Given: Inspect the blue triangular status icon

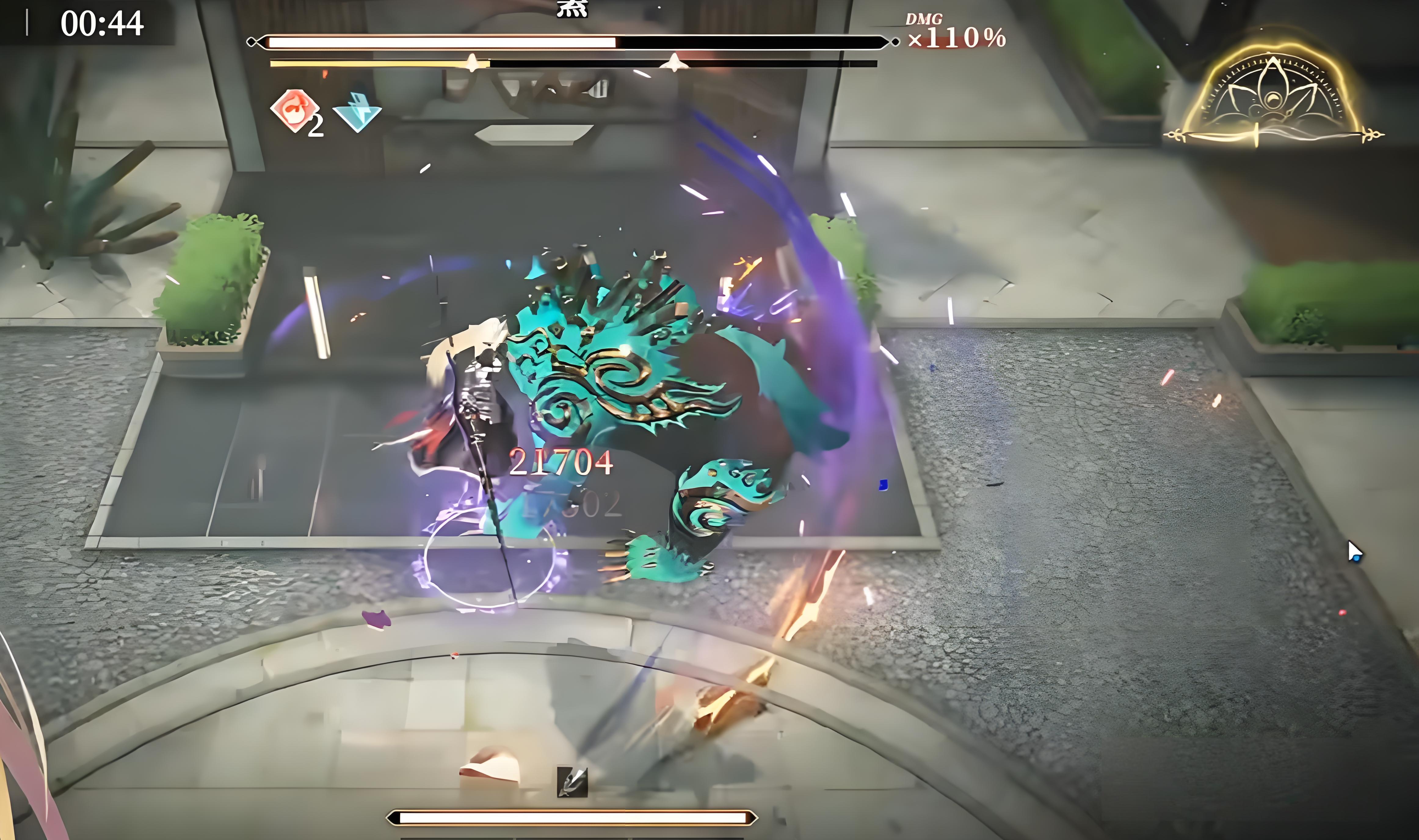Looking at the screenshot, I should pos(357,112).
